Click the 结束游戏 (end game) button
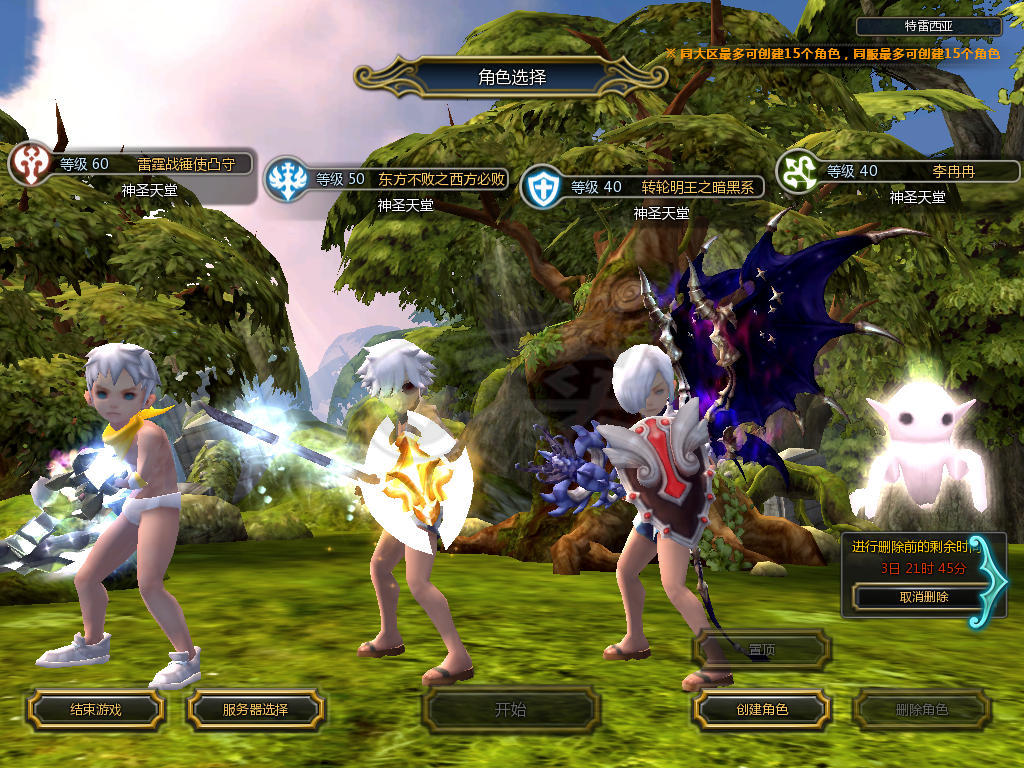Image resolution: width=1024 pixels, height=768 pixels. click(95, 710)
